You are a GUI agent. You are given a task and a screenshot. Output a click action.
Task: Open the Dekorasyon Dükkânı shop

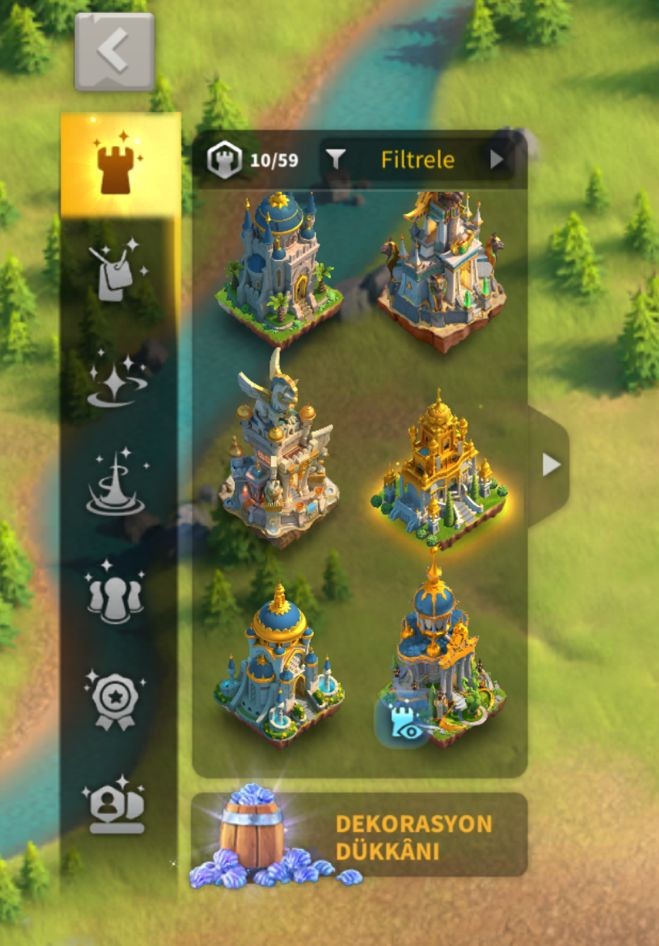[358, 835]
